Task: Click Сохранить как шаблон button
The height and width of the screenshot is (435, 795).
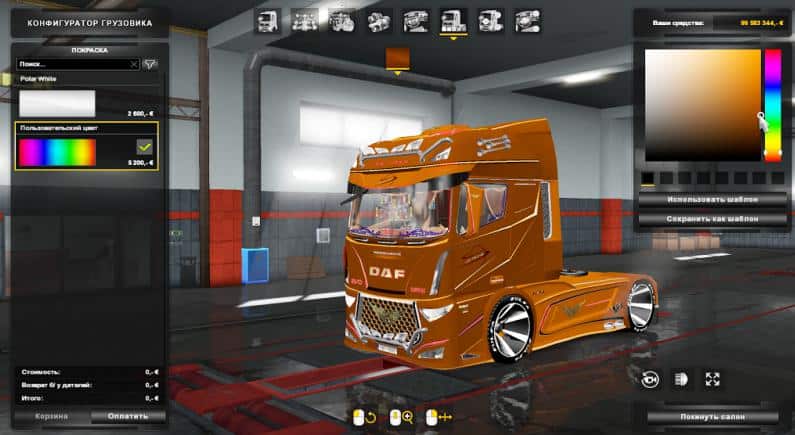Action: pos(698,218)
